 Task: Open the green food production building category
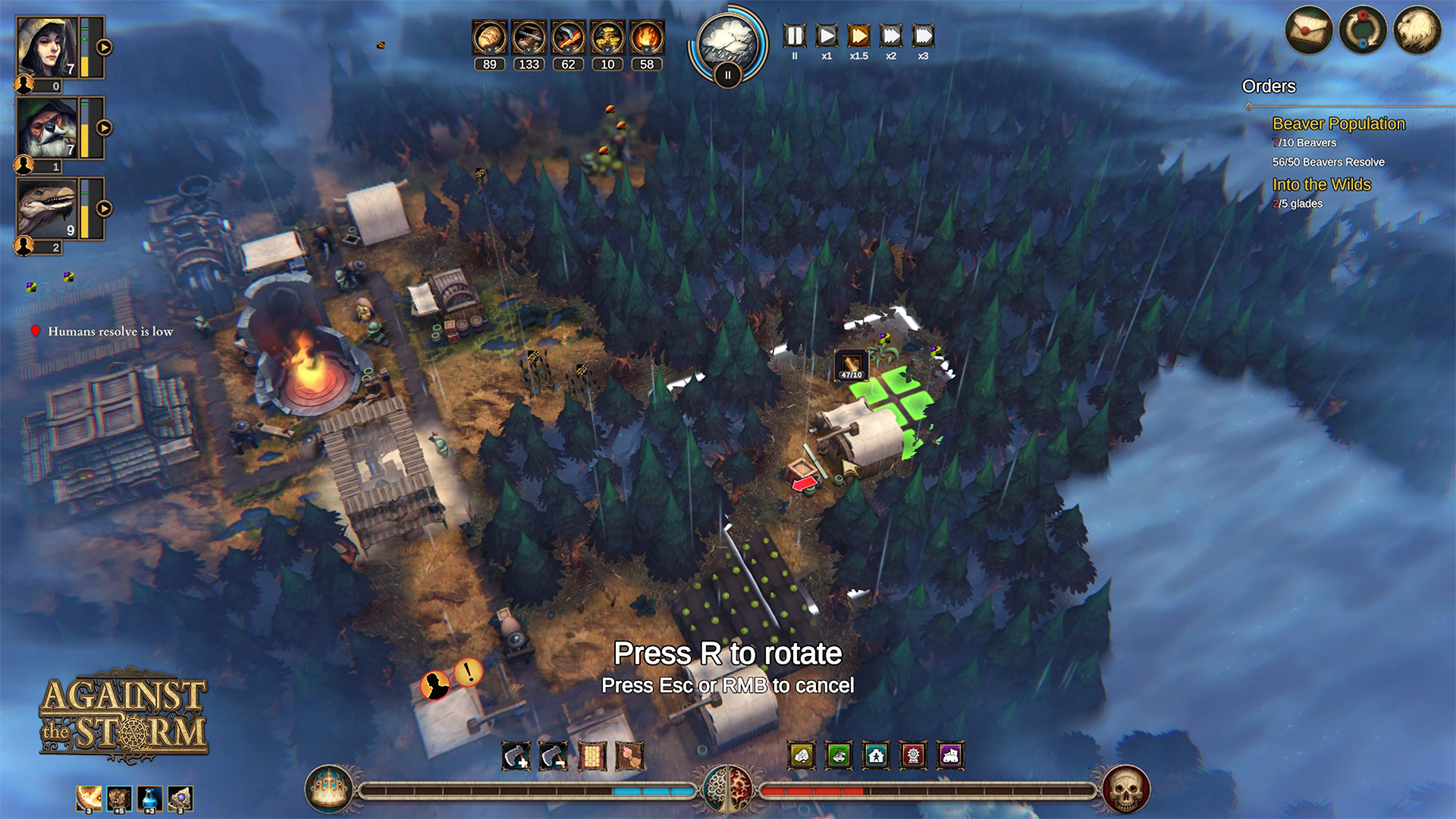[839, 755]
